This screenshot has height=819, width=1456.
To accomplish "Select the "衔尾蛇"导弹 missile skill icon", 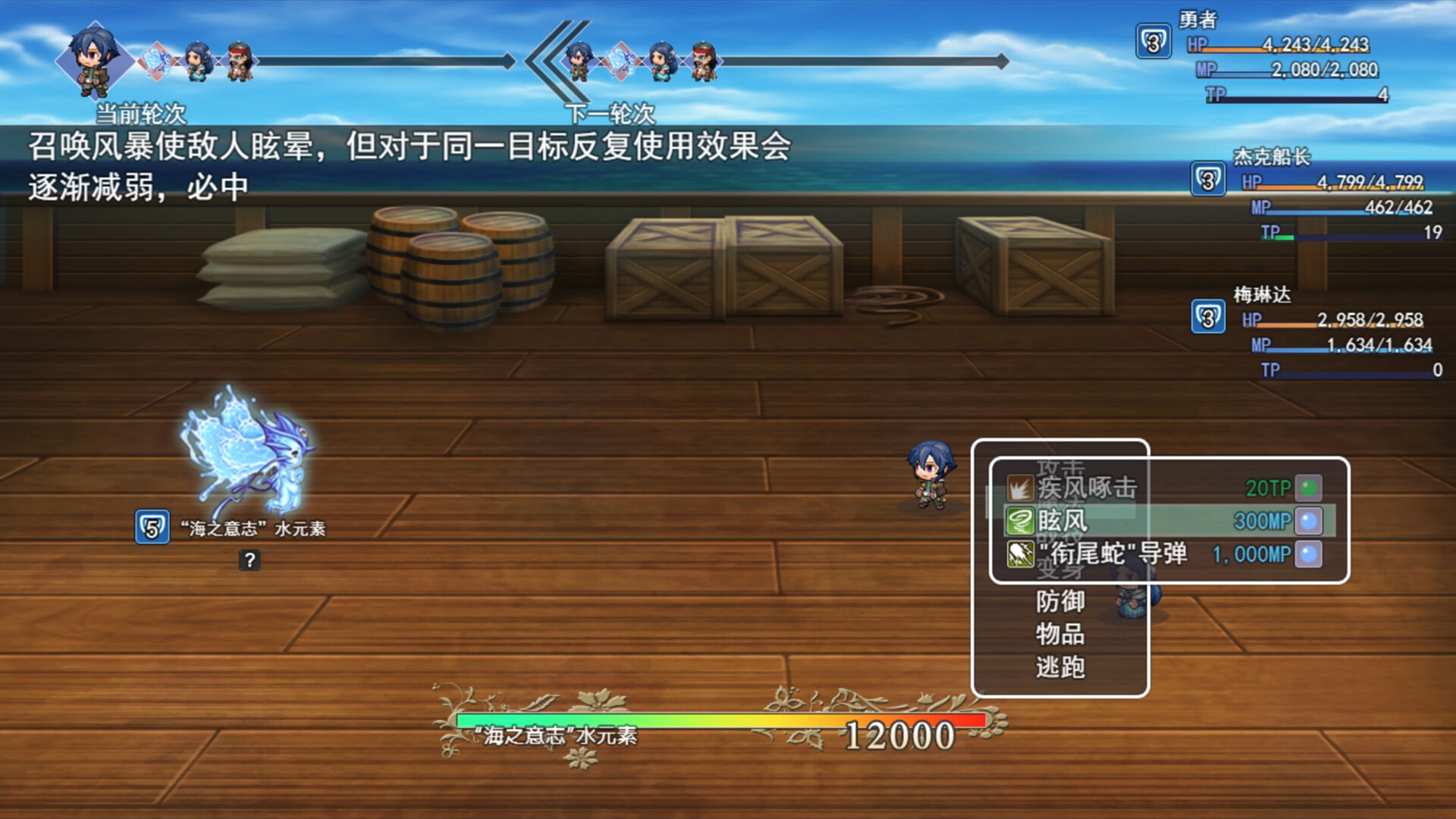I will click(x=1020, y=554).
